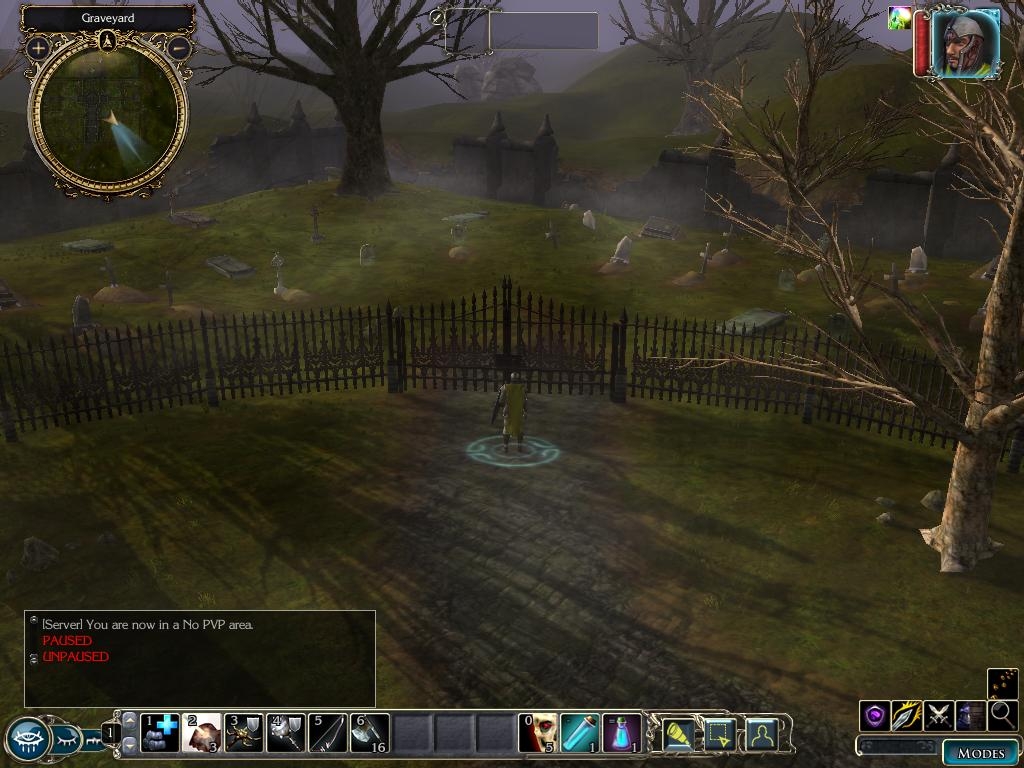Use the purple potion flask in the hotbar

pos(622,733)
